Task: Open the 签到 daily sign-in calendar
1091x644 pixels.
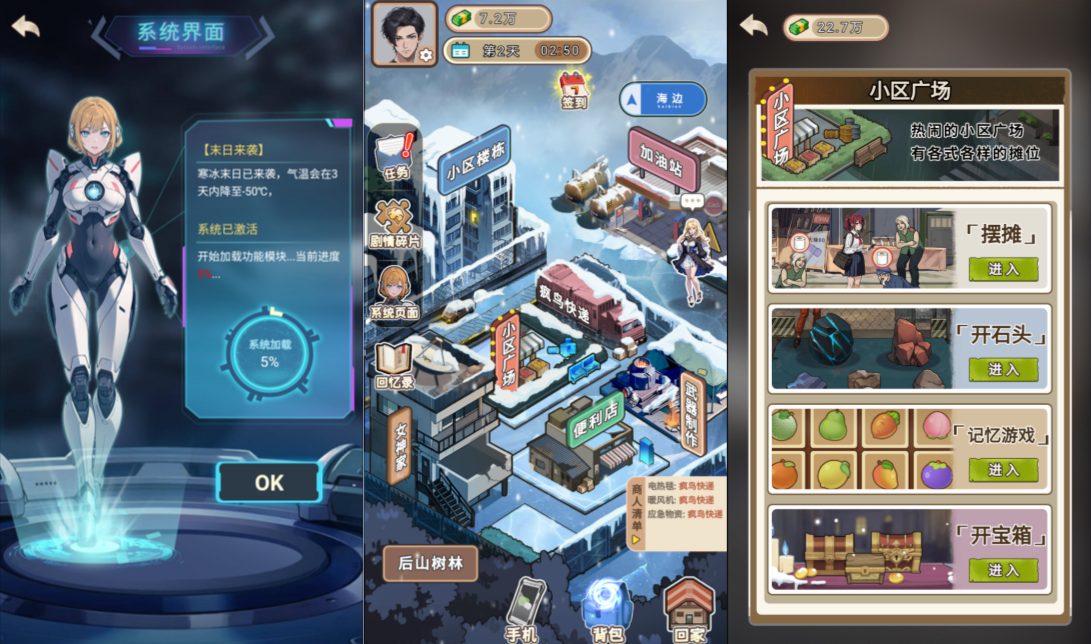Action: (573, 88)
